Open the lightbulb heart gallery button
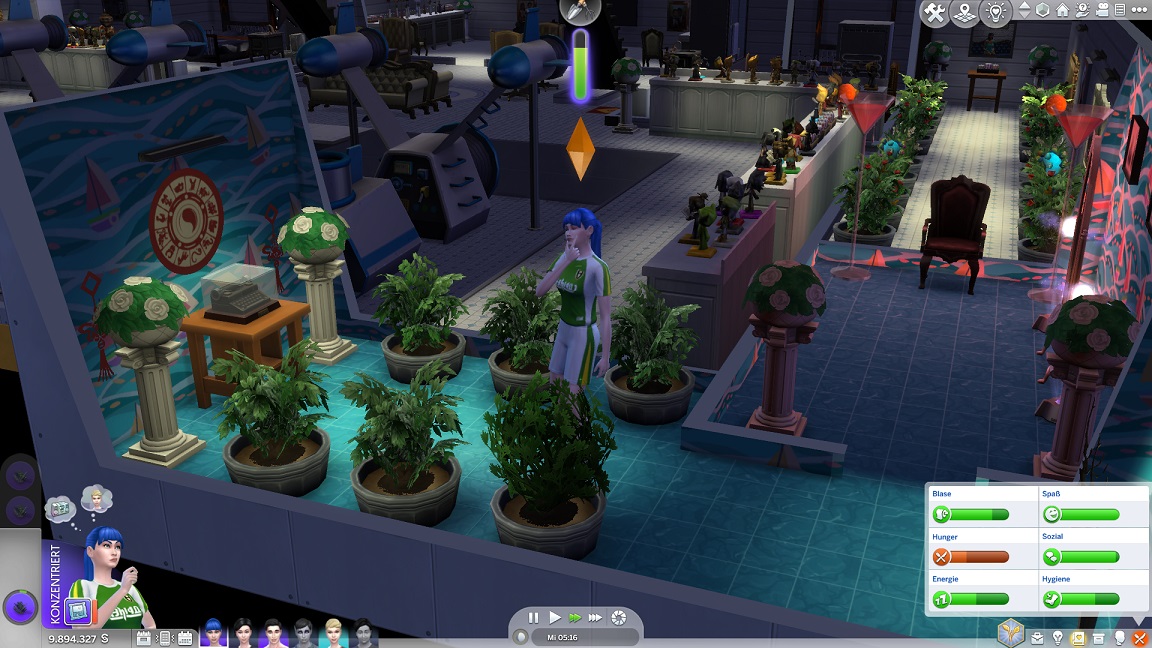 coord(996,13)
